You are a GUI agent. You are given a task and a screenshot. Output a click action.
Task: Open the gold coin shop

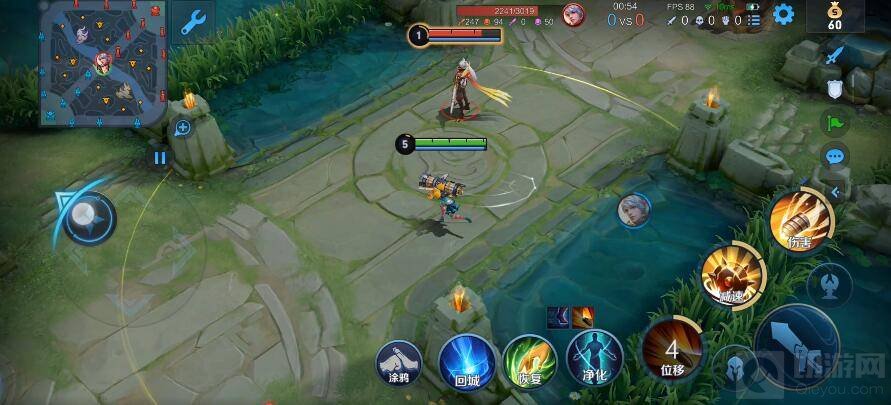coord(835,15)
